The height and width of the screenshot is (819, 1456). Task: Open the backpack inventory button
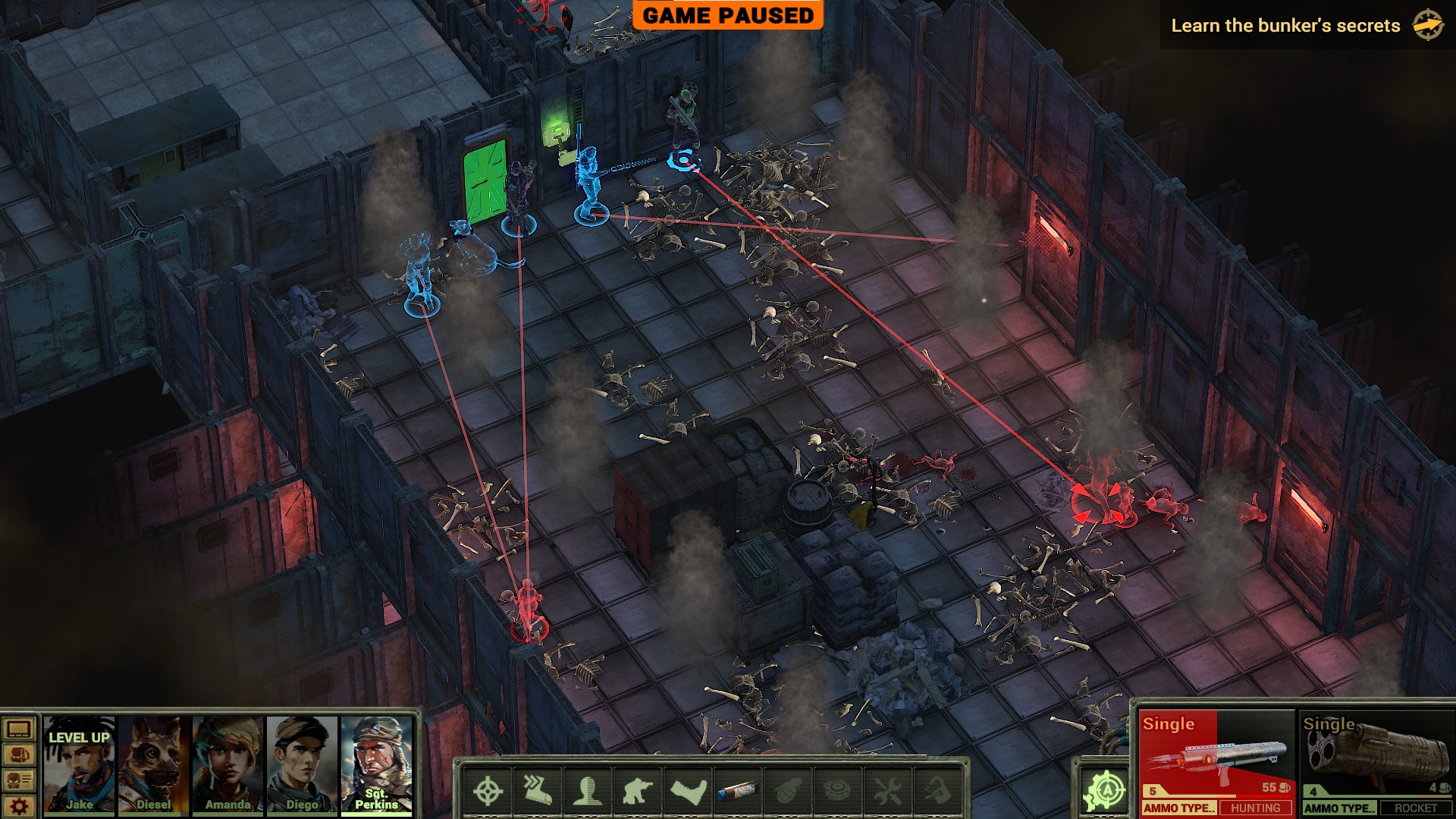tap(19, 755)
